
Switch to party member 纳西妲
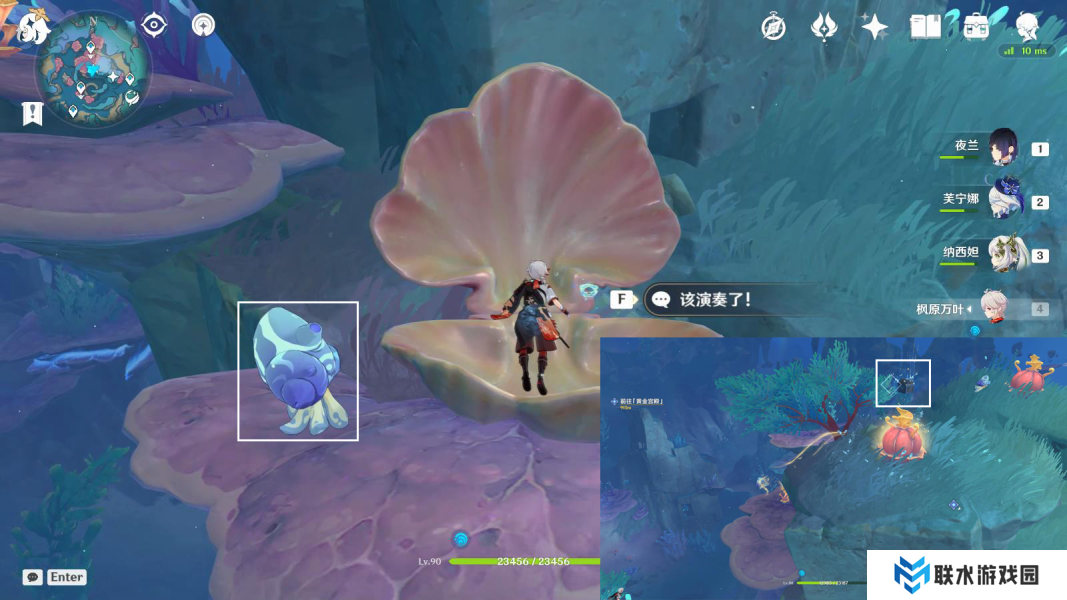pos(1002,253)
